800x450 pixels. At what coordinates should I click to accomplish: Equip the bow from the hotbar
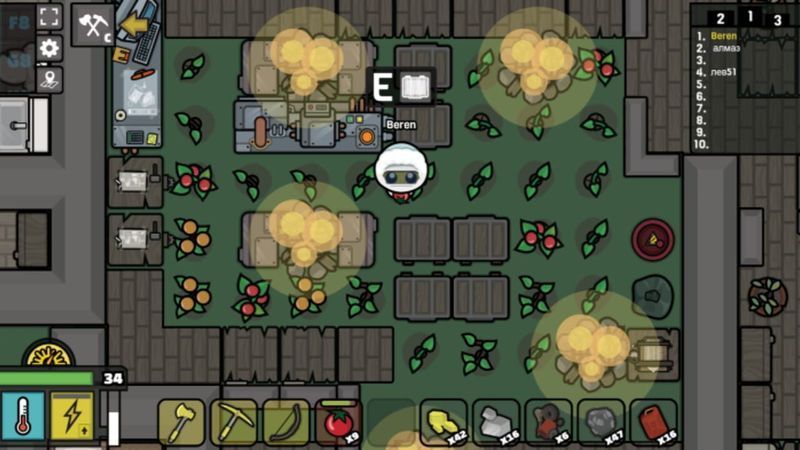tap(286, 422)
